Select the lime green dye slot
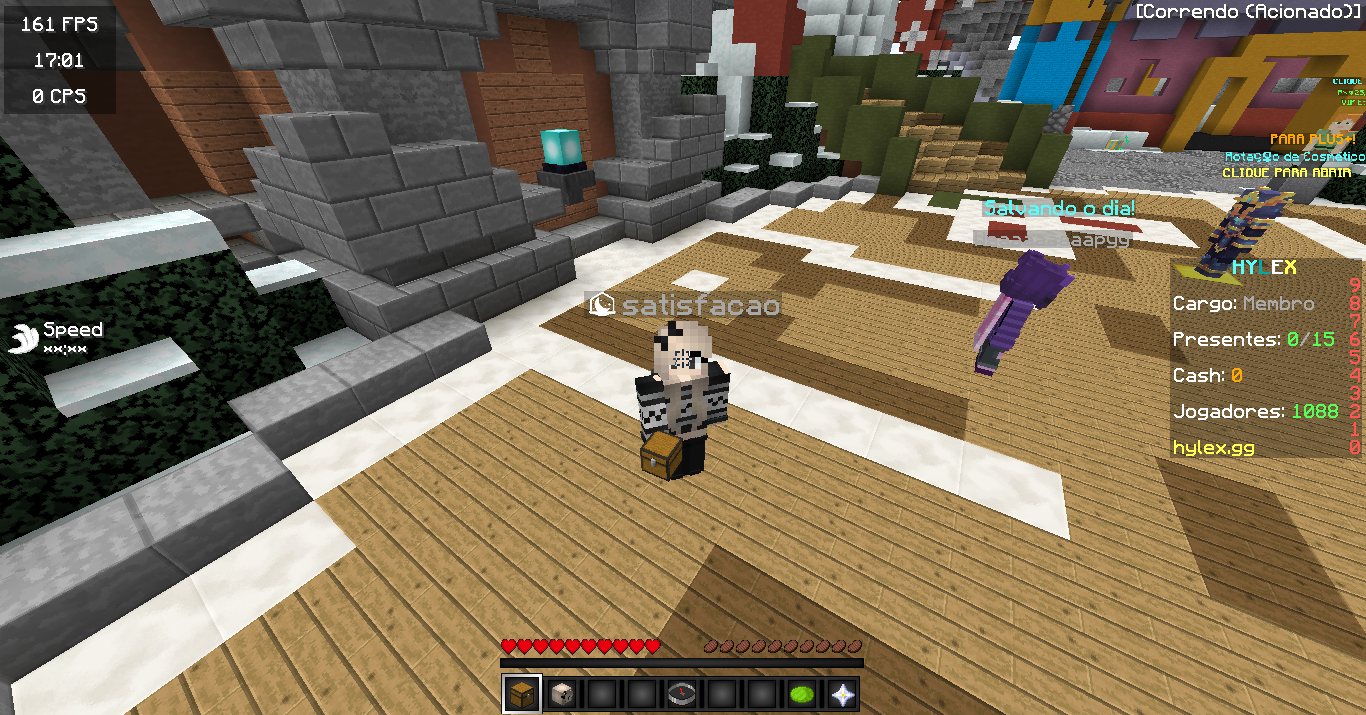The image size is (1366, 715). point(801,694)
